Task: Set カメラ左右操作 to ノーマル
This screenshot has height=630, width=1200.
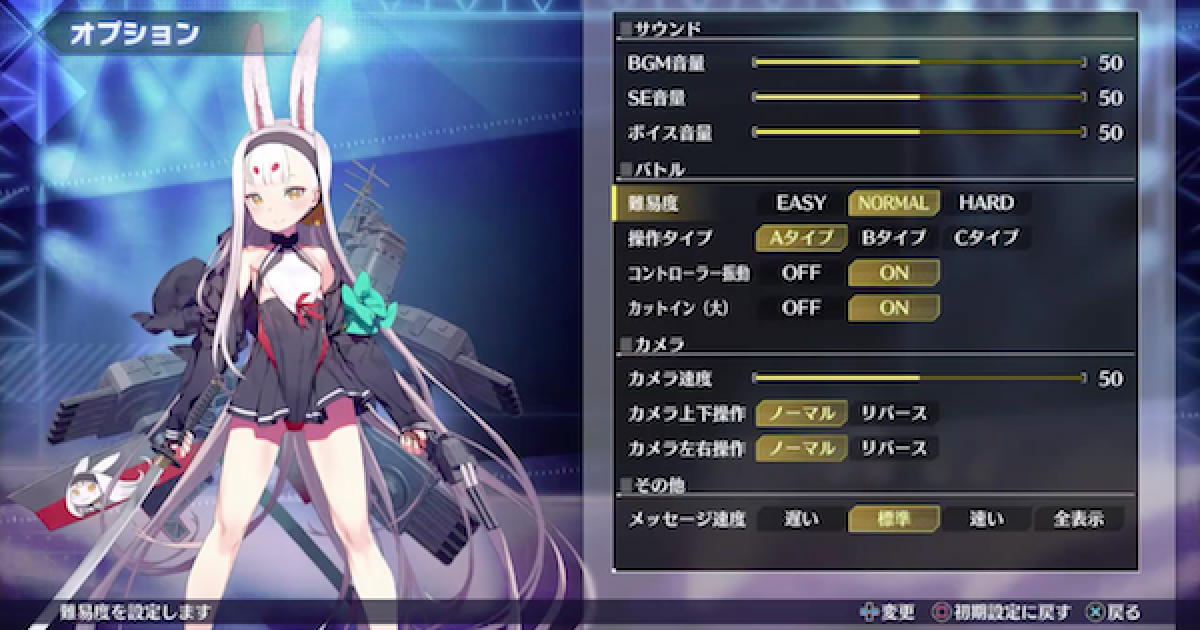Action: [801, 448]
